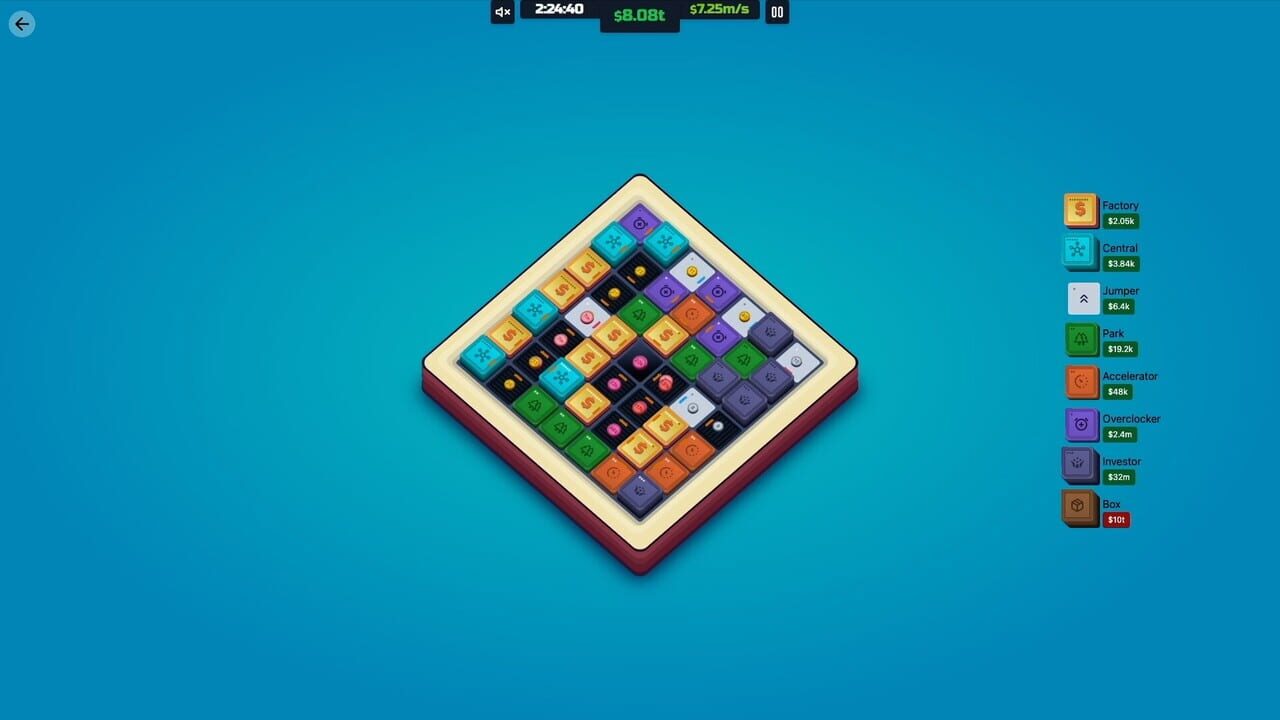Image resolution: width=1280 pixels, height=720 pixels.
Task: Pick the Overclocker tile from the sidebar
Action: [x=1082, y=423]
